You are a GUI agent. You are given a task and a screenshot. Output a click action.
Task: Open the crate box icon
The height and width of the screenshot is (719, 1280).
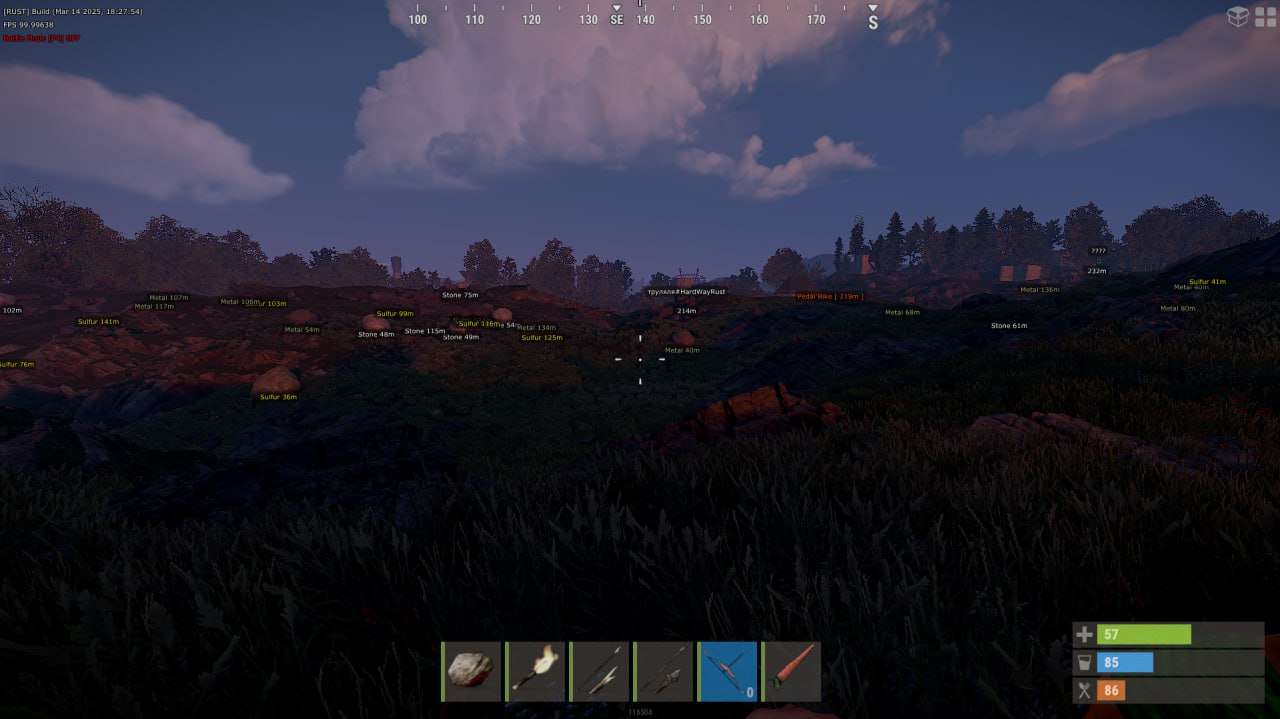[1238, 16]
